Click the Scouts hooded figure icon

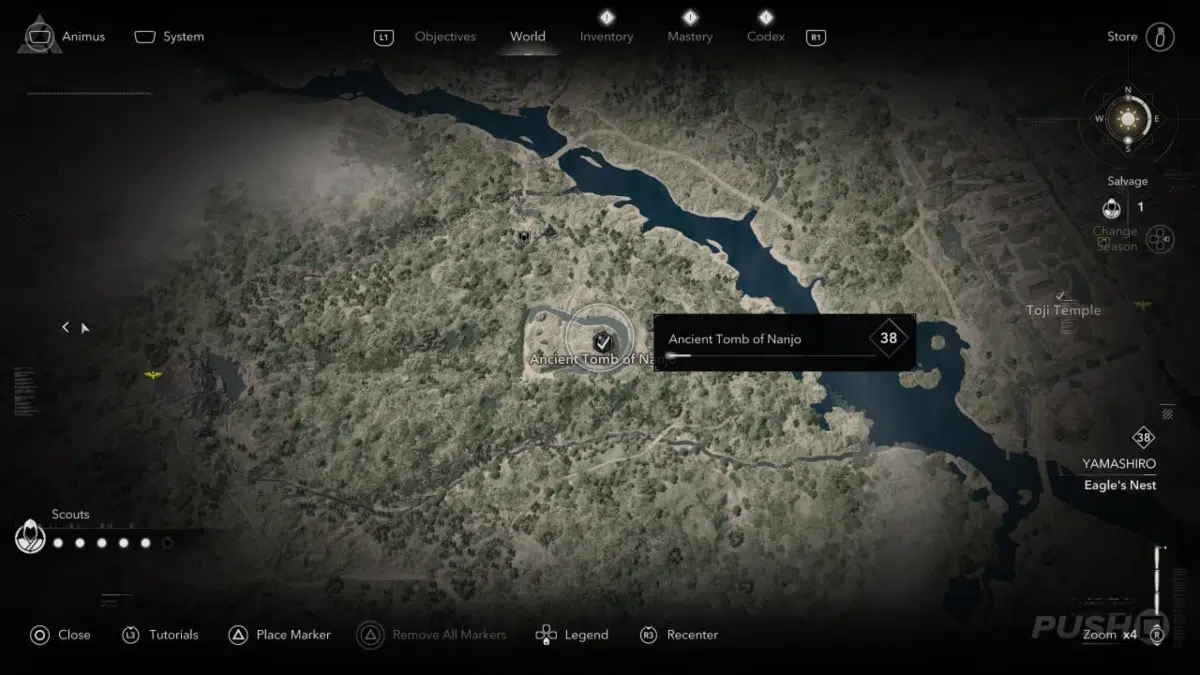(x=30, y=538)
